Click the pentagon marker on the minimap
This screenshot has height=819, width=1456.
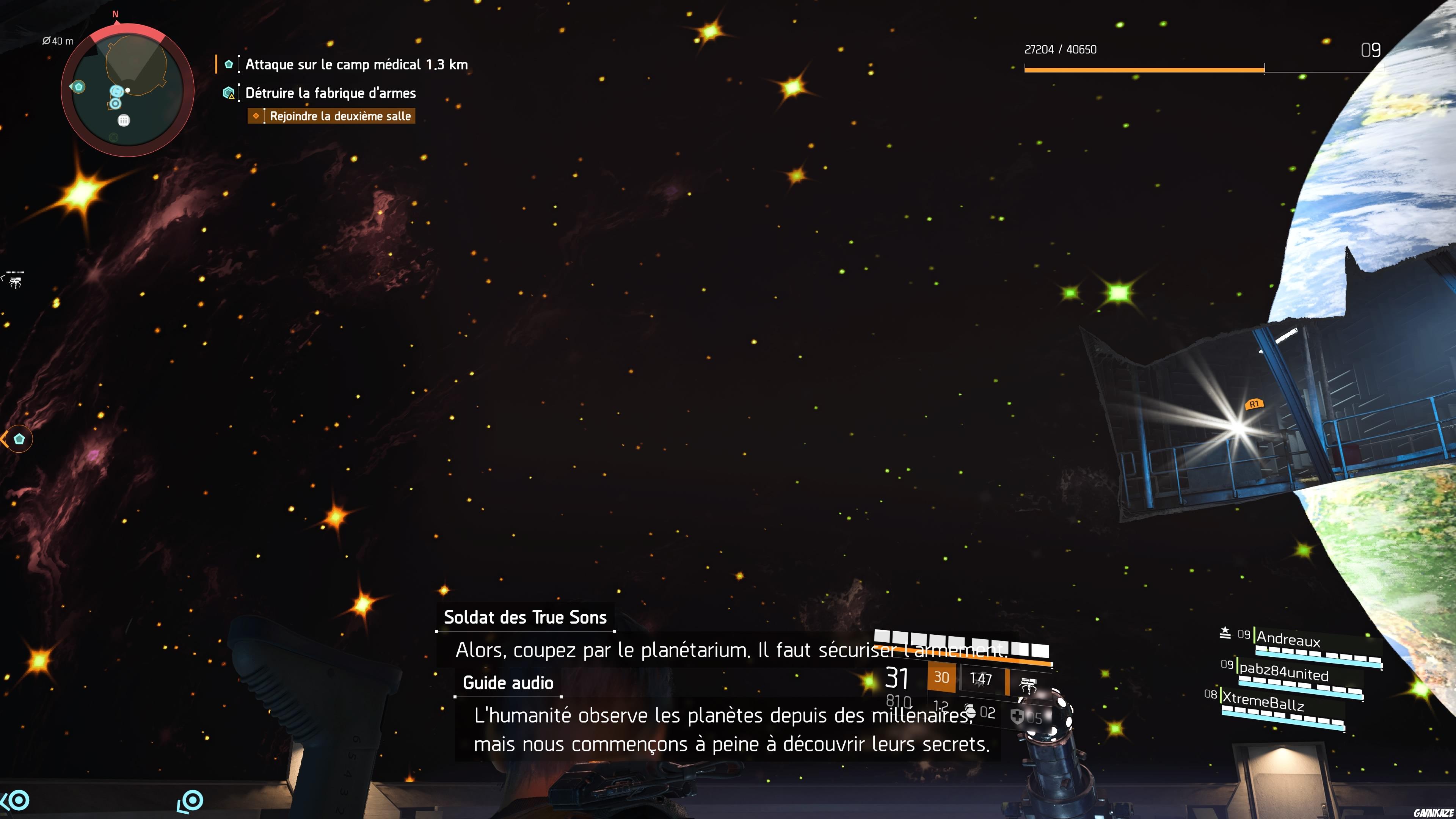(78, 87)
